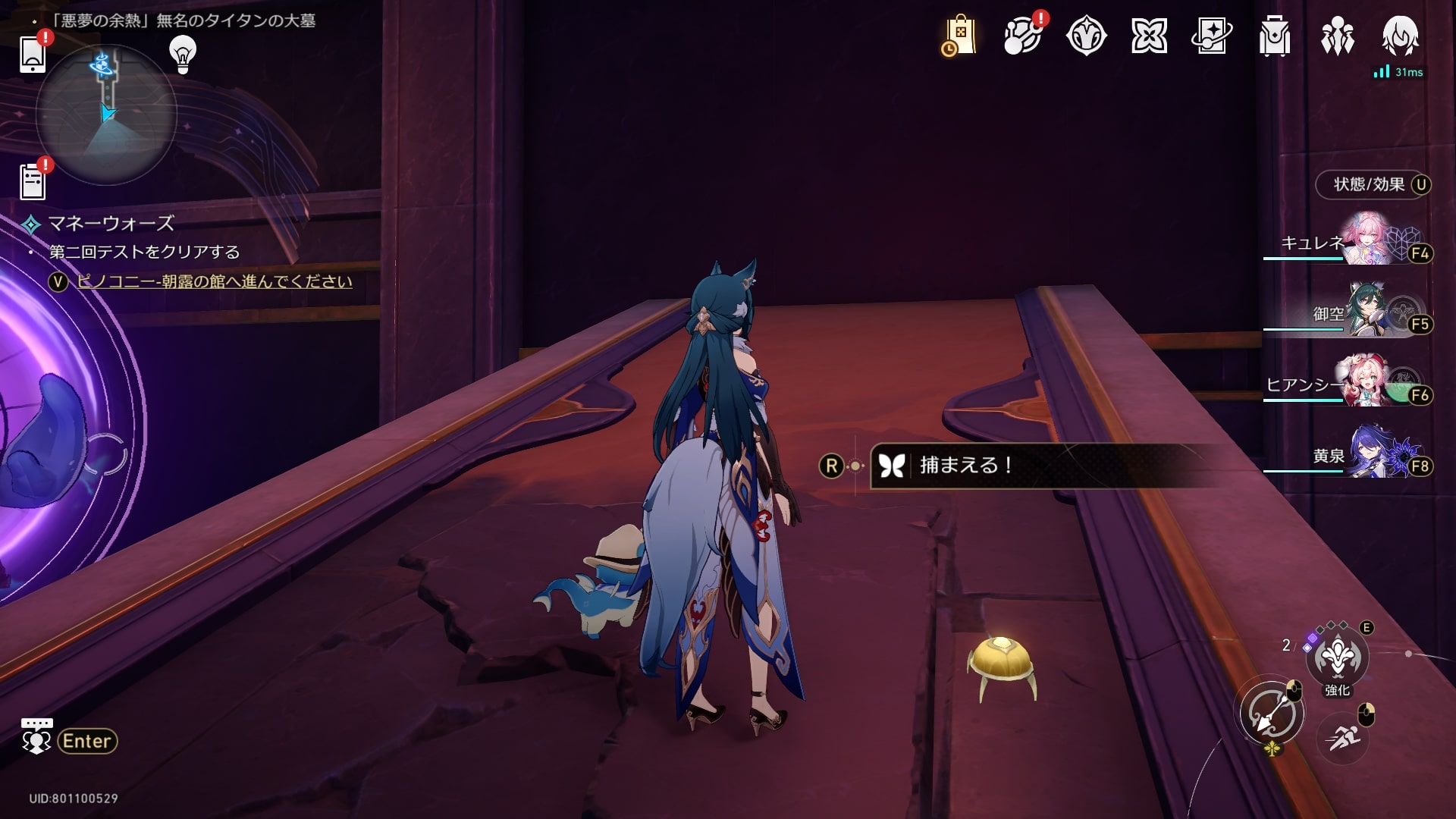The image size is (1456, 819).
Task: Open the shop bag icon with clock
Action: click(959, 36)
